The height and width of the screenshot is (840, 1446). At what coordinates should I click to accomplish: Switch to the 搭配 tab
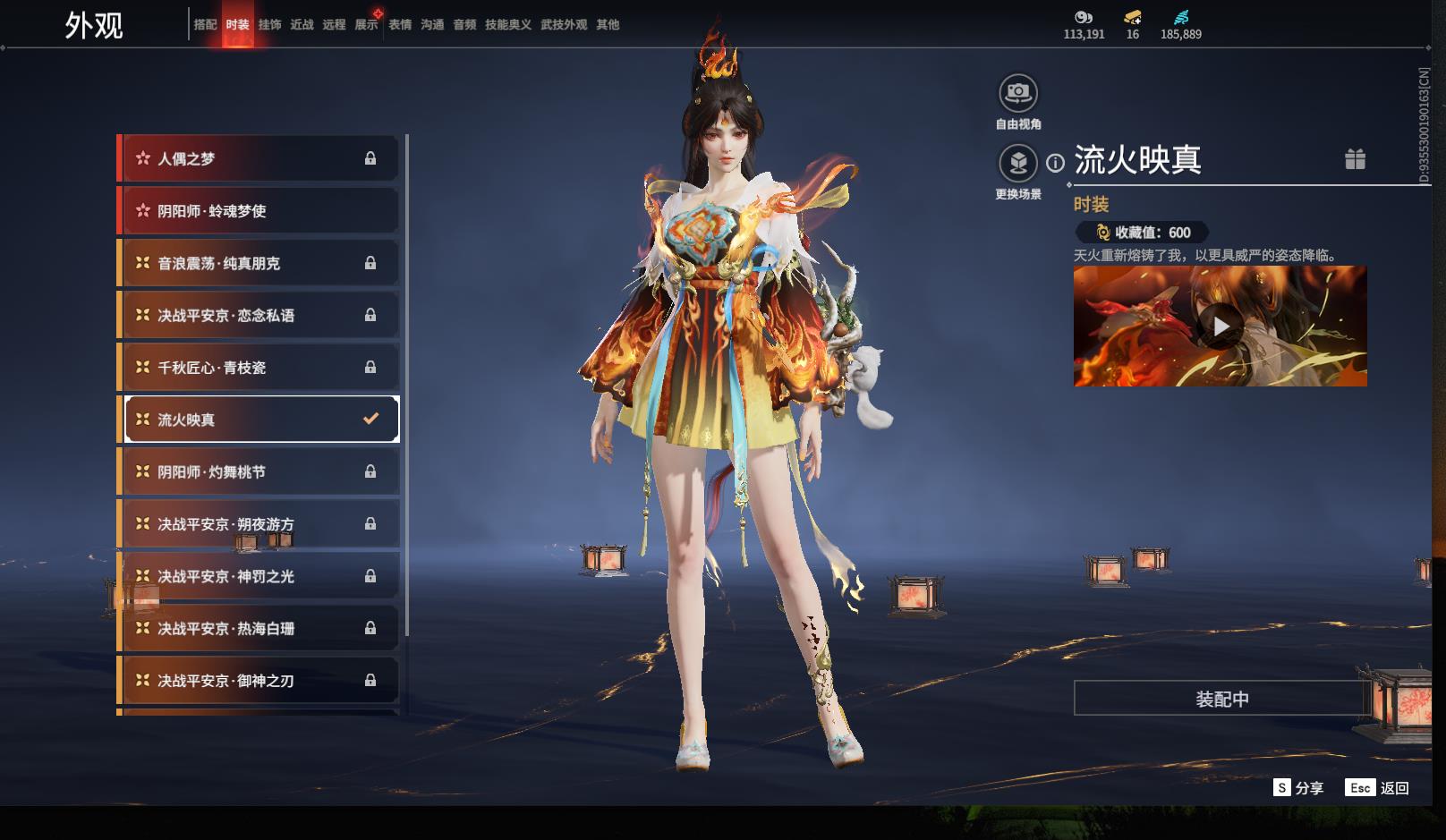tap(205, 25)
